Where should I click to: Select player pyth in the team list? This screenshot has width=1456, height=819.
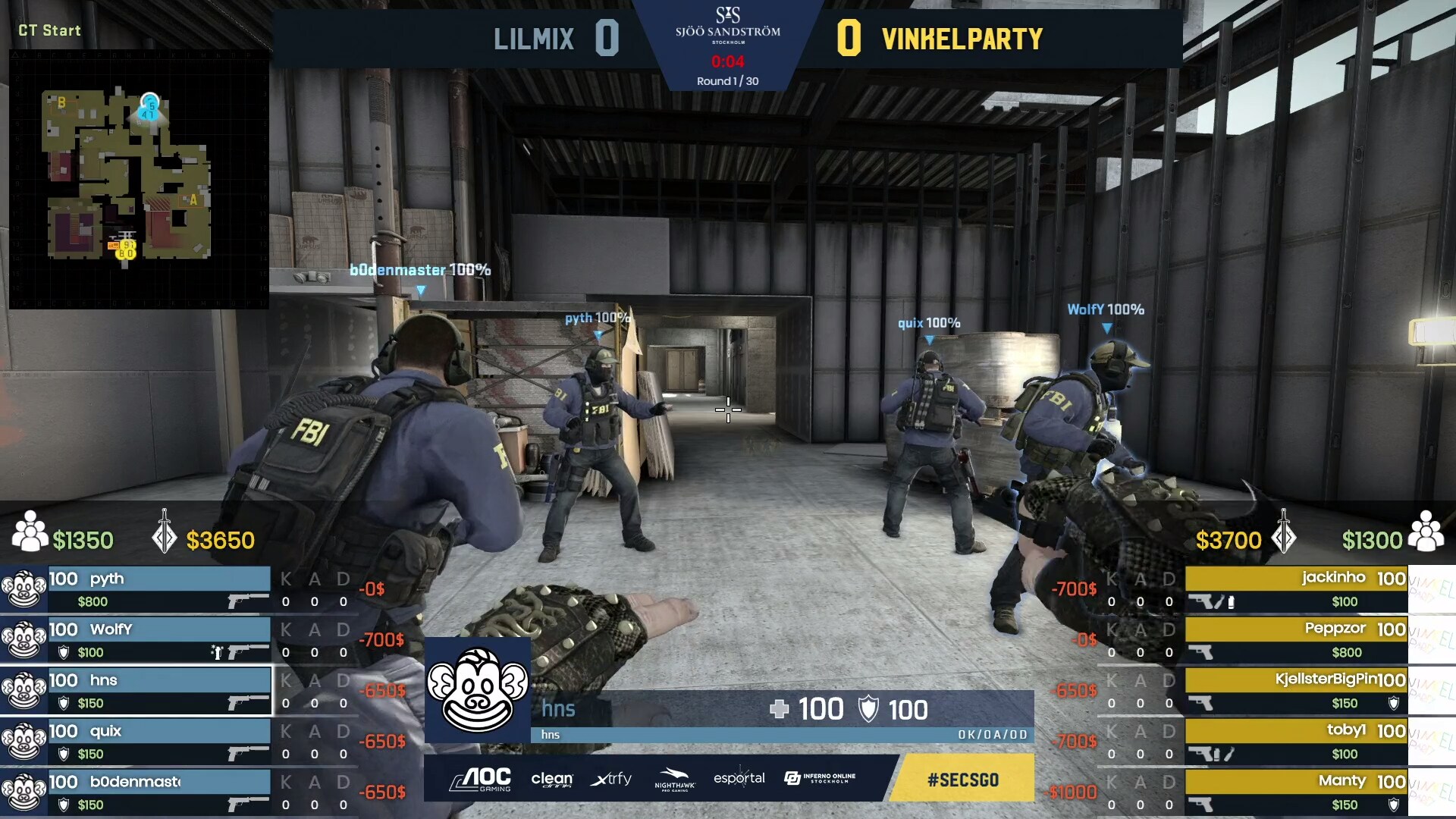tap(158, 589)
